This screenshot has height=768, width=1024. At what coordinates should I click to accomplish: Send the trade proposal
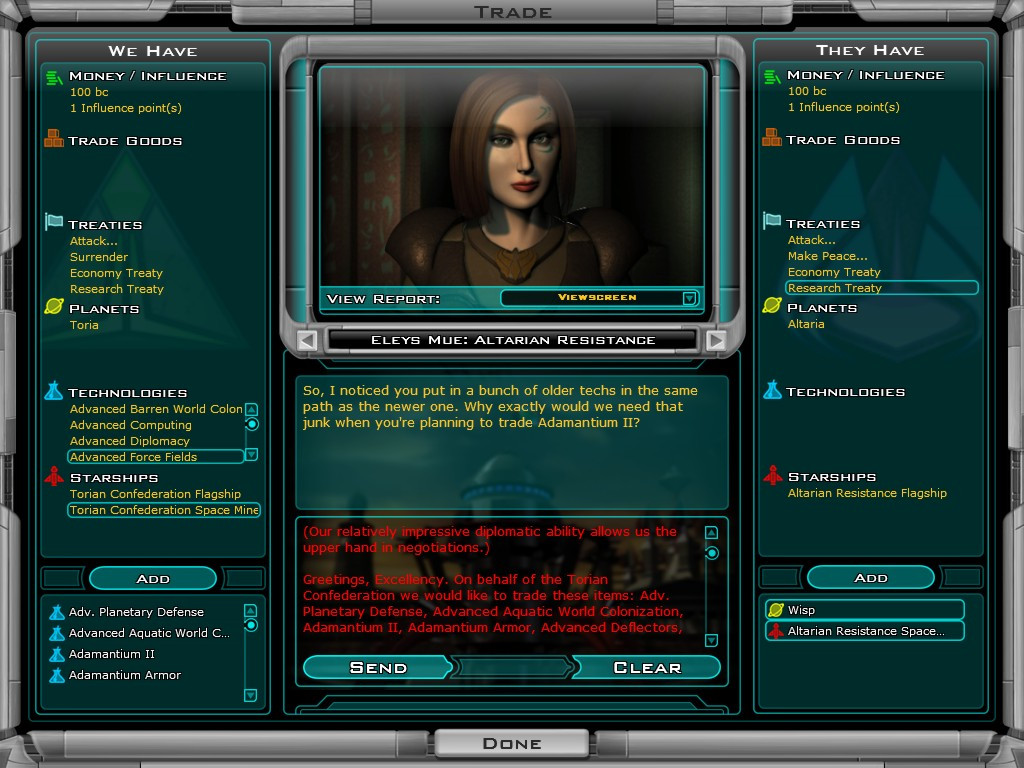point(378,667)
